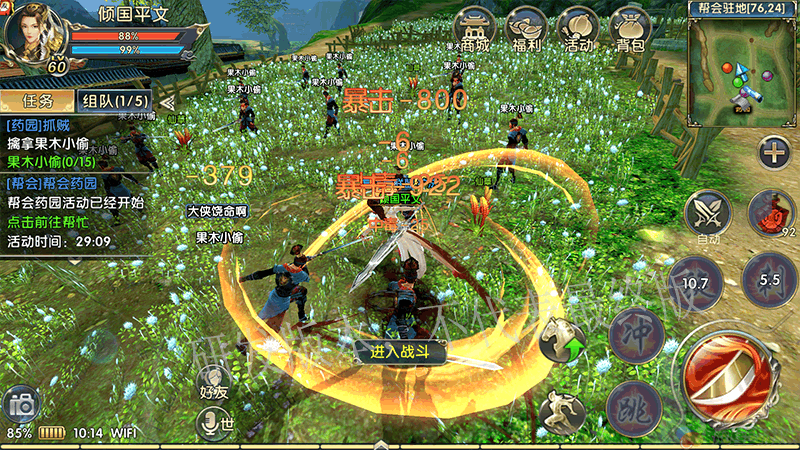Mount the horse with the green arrow
800x450 pixels.
pos(563,345)
